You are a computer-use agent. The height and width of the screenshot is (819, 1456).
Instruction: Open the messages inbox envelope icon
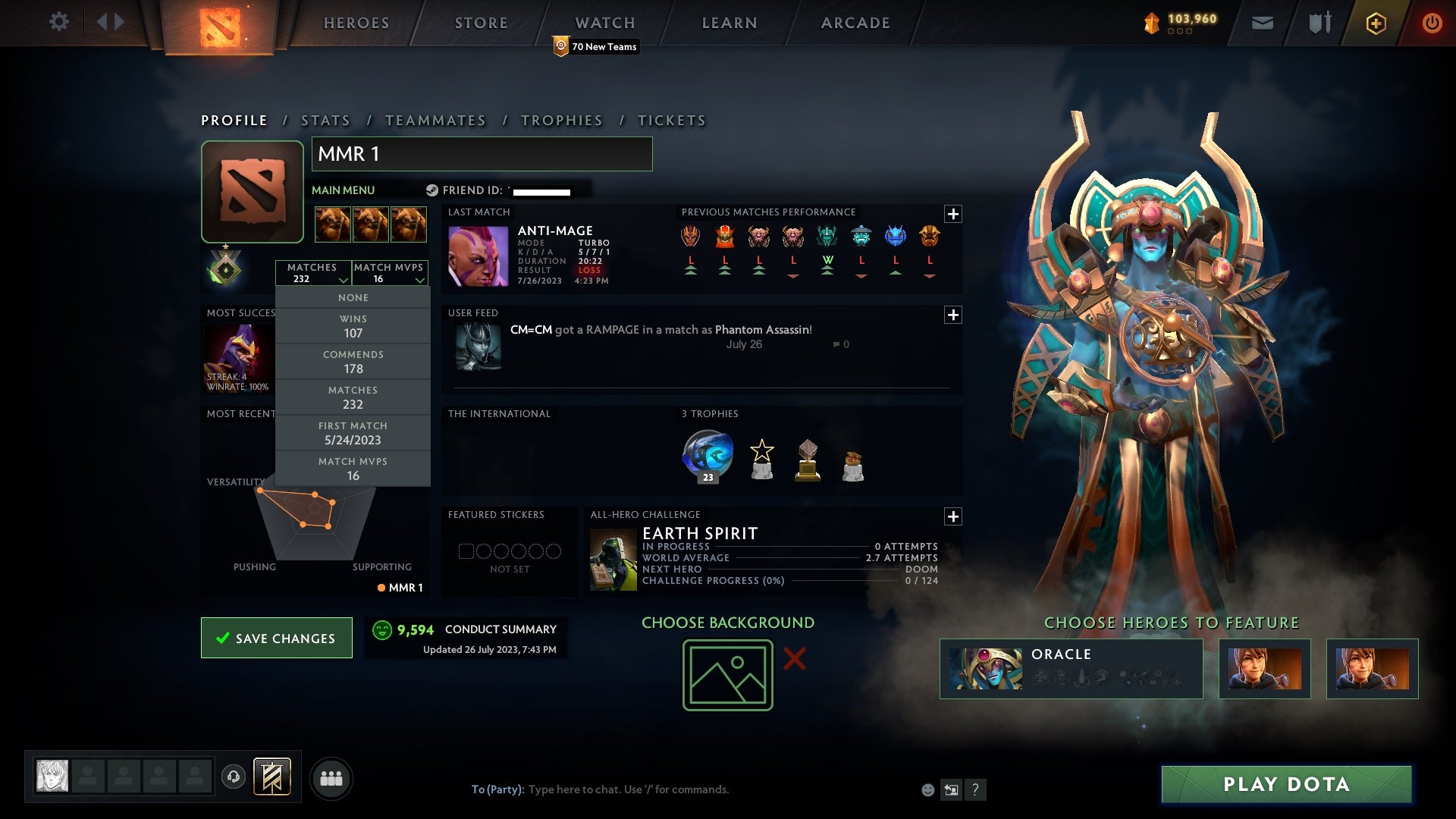(x=1261, y=23)
